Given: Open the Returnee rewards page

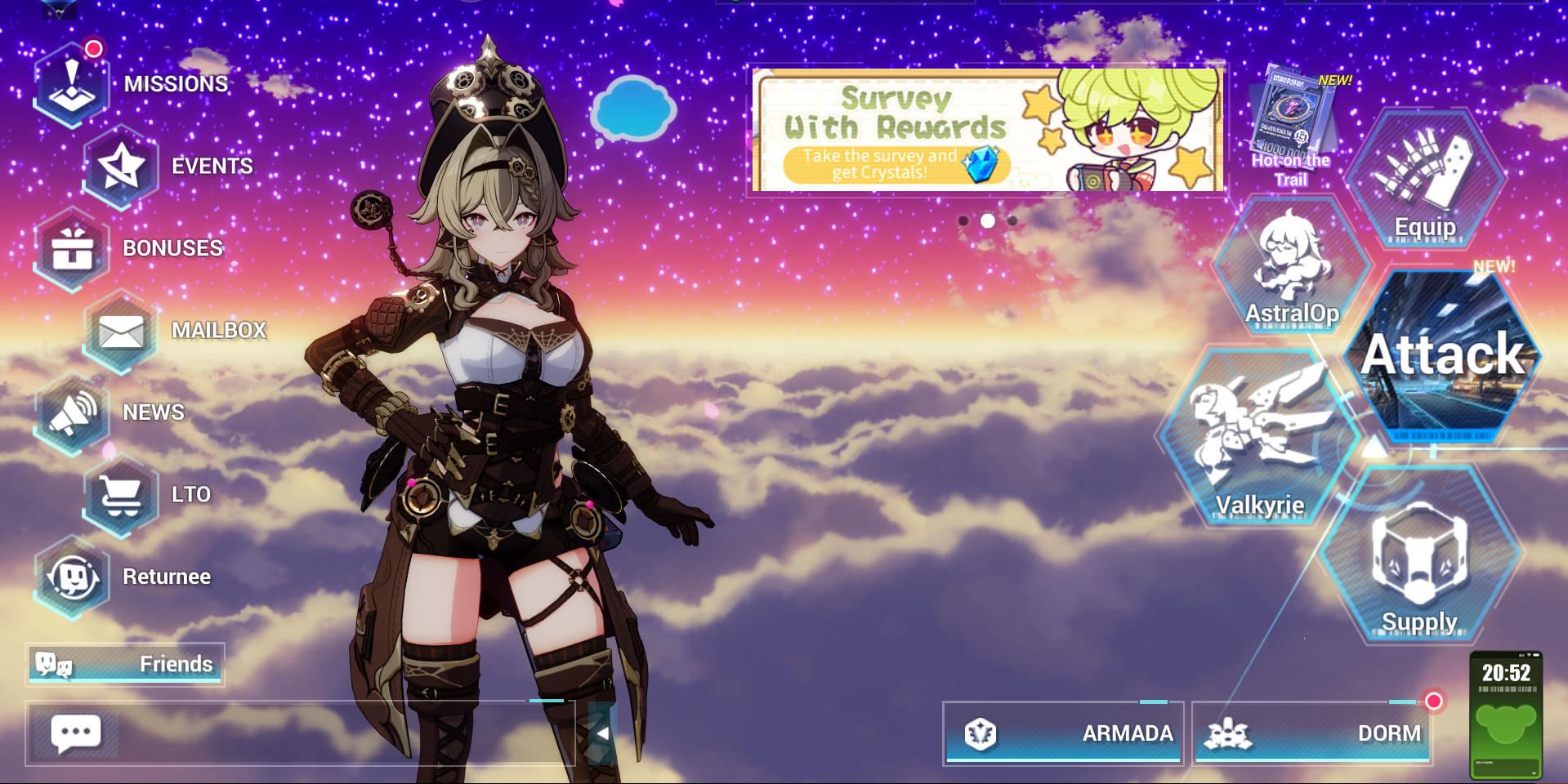Looking at the screenshot, I should click(74, 576).
